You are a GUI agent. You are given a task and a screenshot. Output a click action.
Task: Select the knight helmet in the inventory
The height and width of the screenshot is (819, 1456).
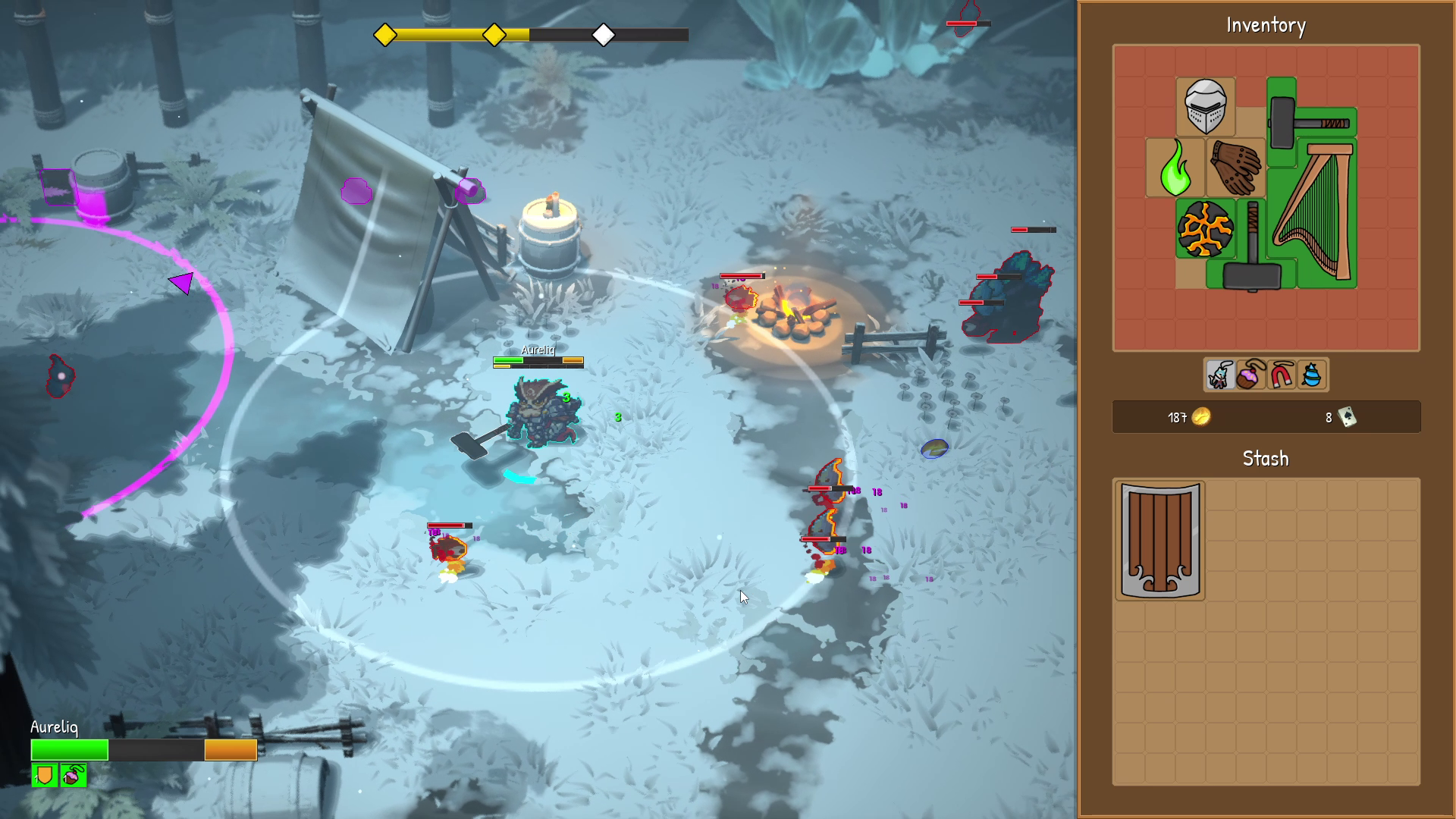point(1205,107)
